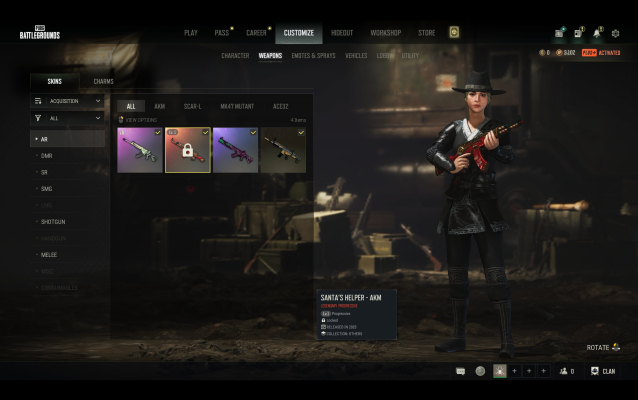The width and height of the screenshot is (638, 400).
Task: Choose the DMR weapon category
Action: click(x=46, y=156)
